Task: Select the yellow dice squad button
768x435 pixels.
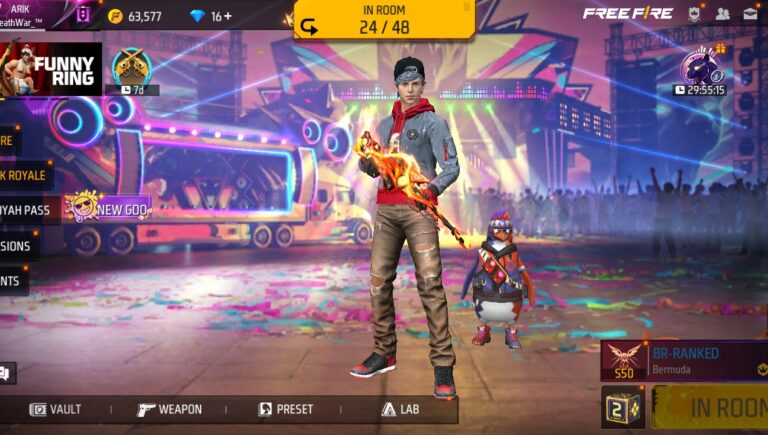Action: pos(622,408)
